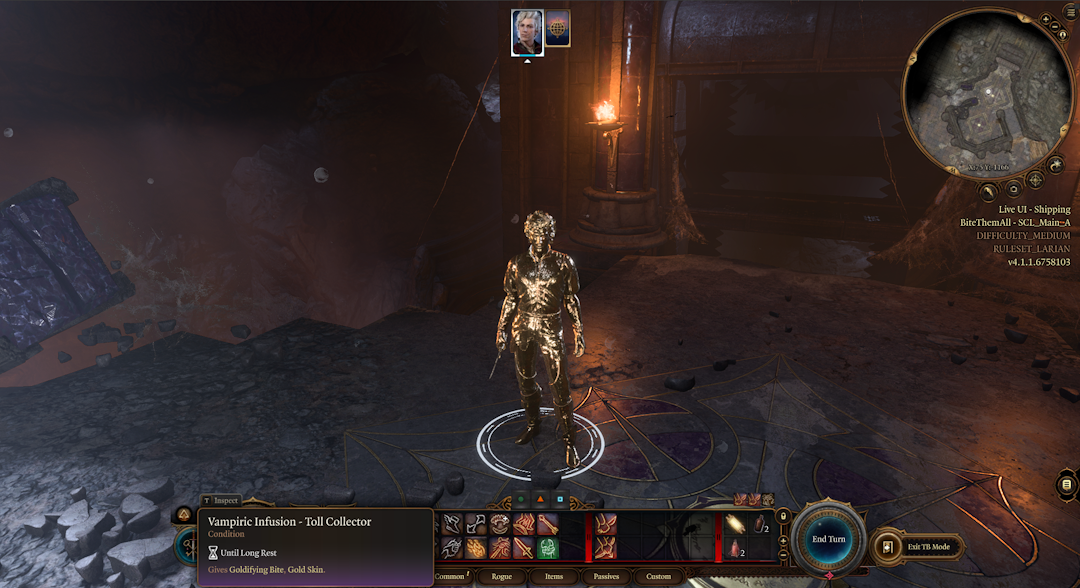
Task: Toggle the hotbar lock icon
Action: coord(783,517)
